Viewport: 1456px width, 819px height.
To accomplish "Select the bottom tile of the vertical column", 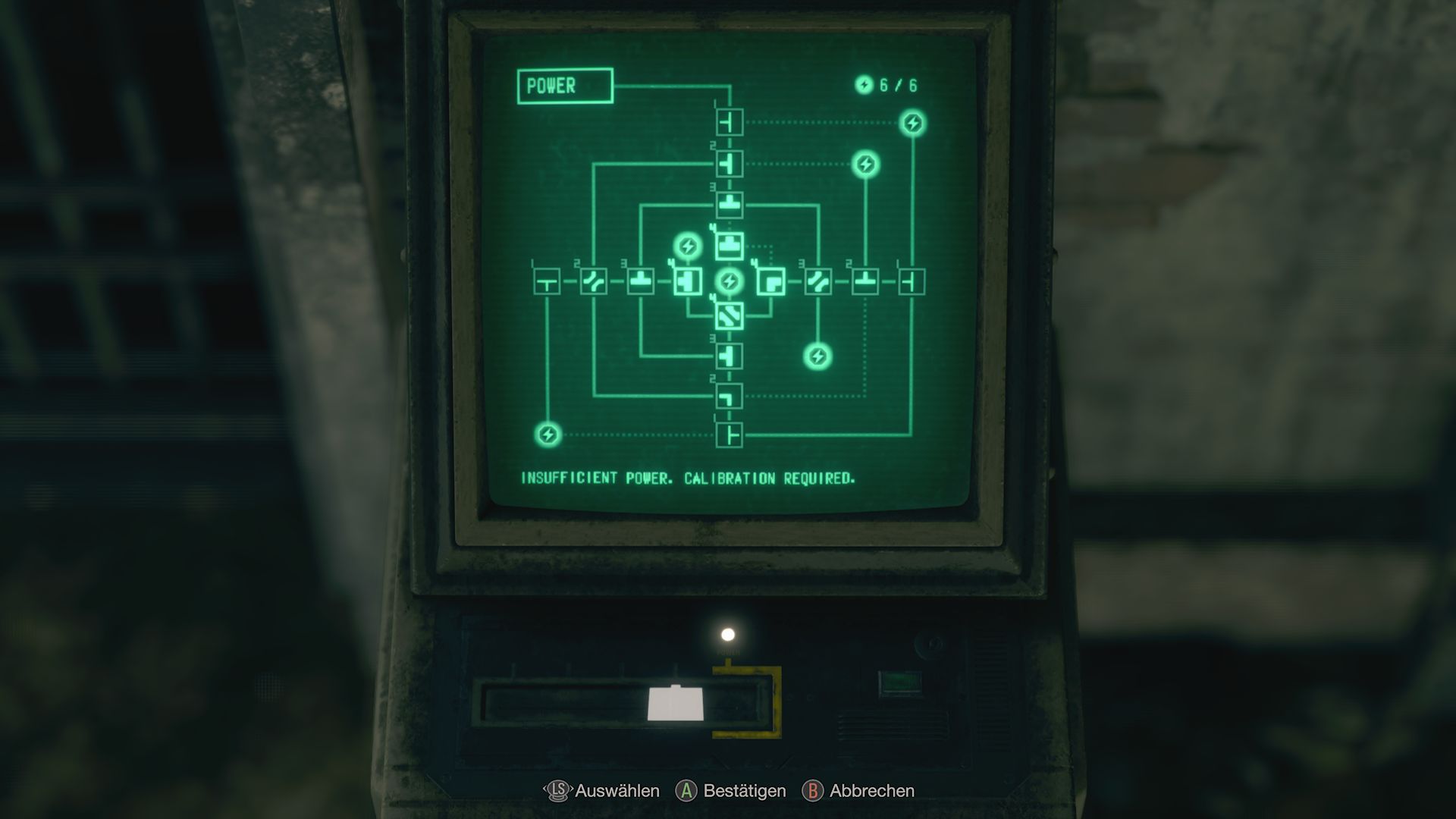I will pos(730,432).
